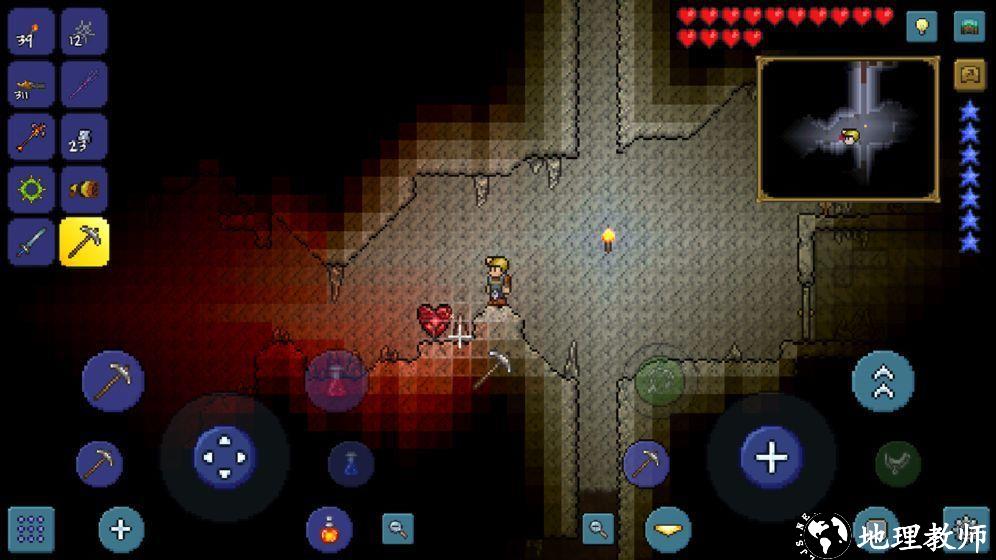Tap the red healing potion quick button

tap(336, 380)
